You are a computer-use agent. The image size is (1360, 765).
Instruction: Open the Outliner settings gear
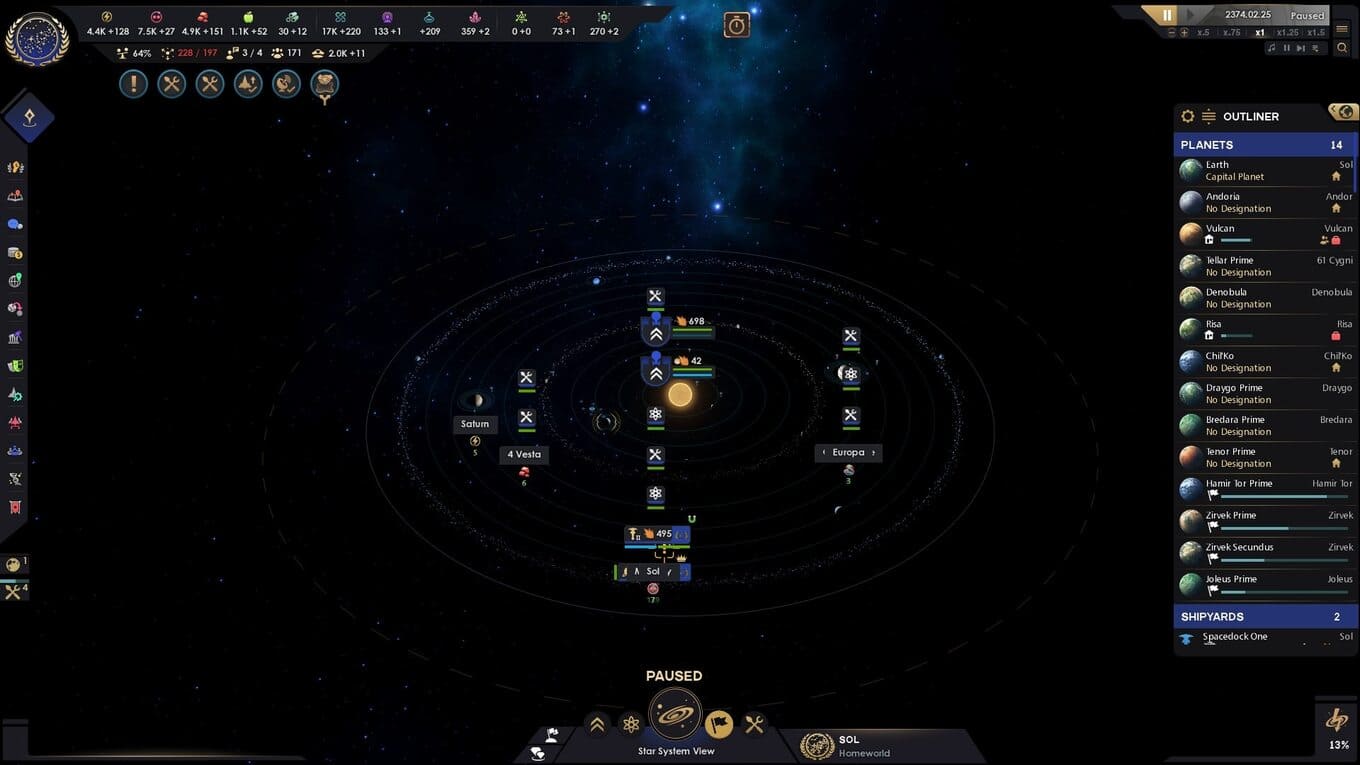point(1188,116)
